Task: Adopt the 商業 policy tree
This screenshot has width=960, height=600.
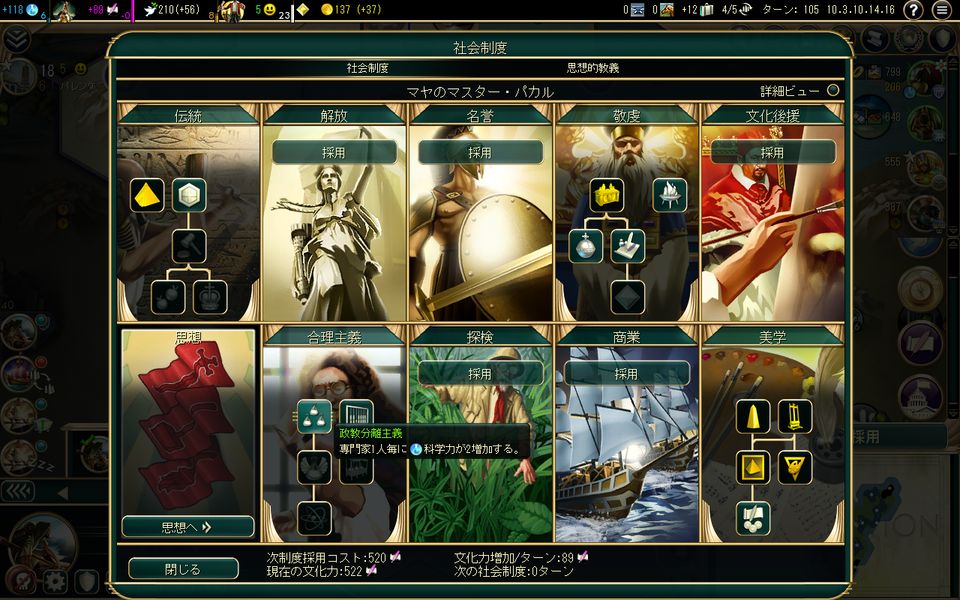Action: click(626, 374)
